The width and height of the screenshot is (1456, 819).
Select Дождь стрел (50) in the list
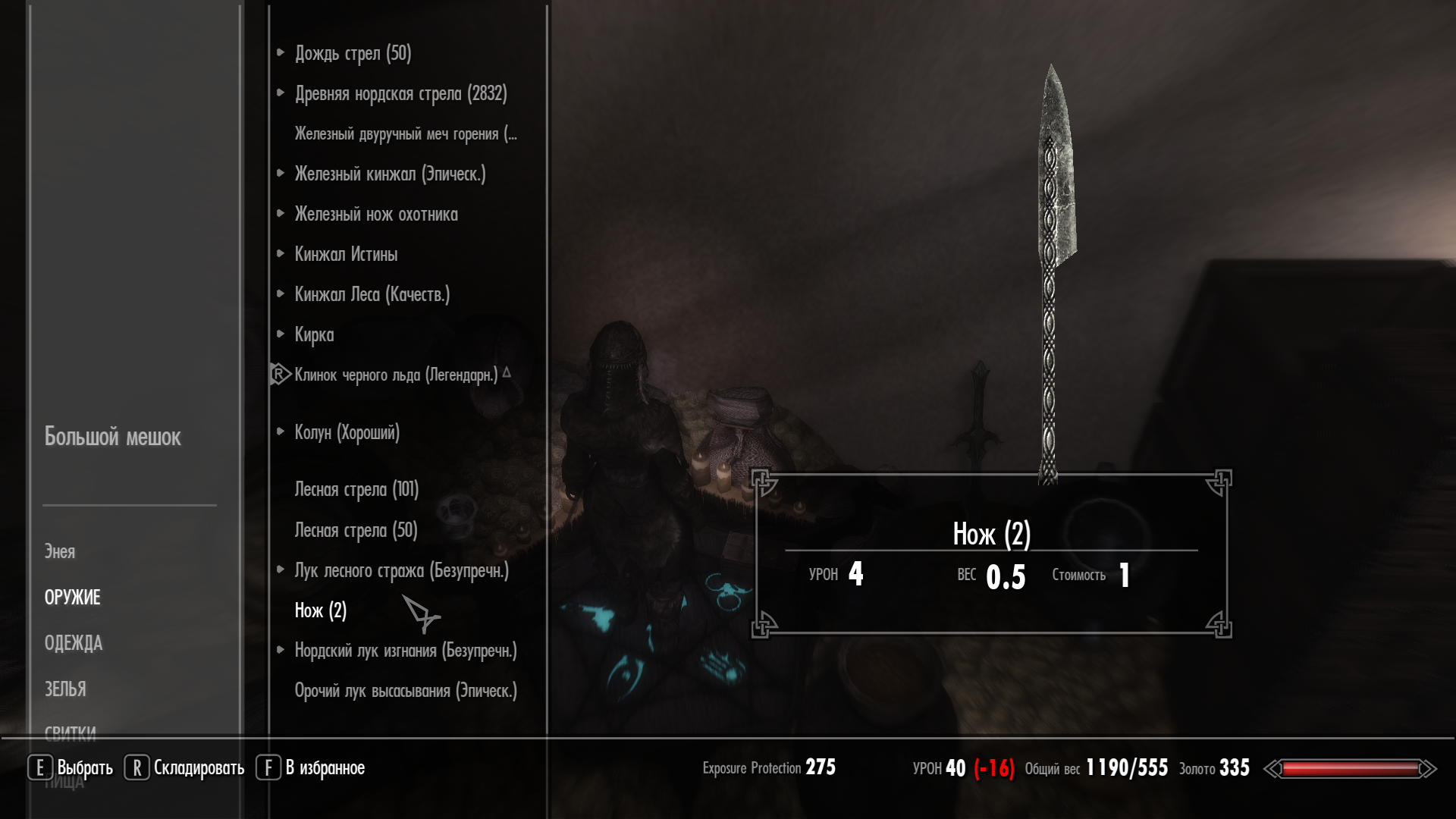click(x=353, y=53)
